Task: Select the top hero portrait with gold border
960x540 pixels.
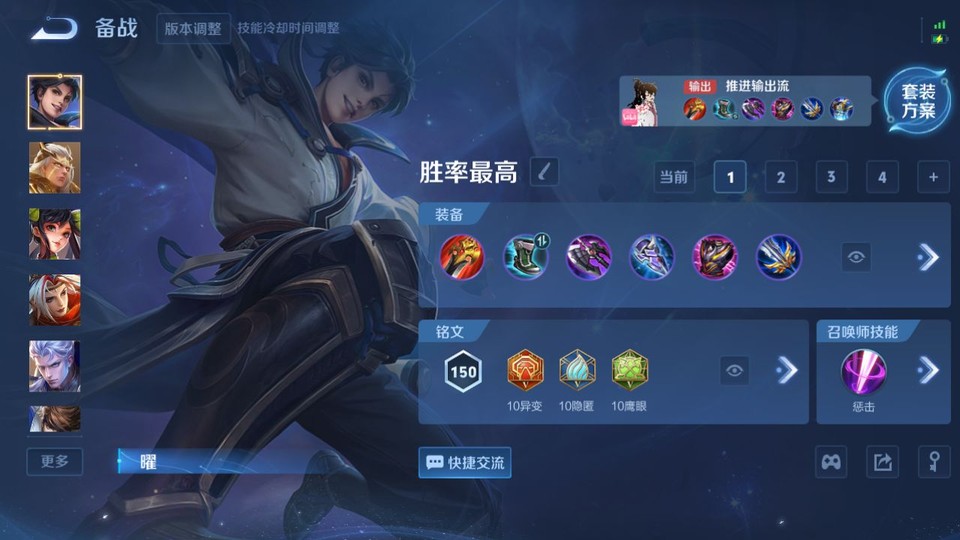Action: pos(55,102)
